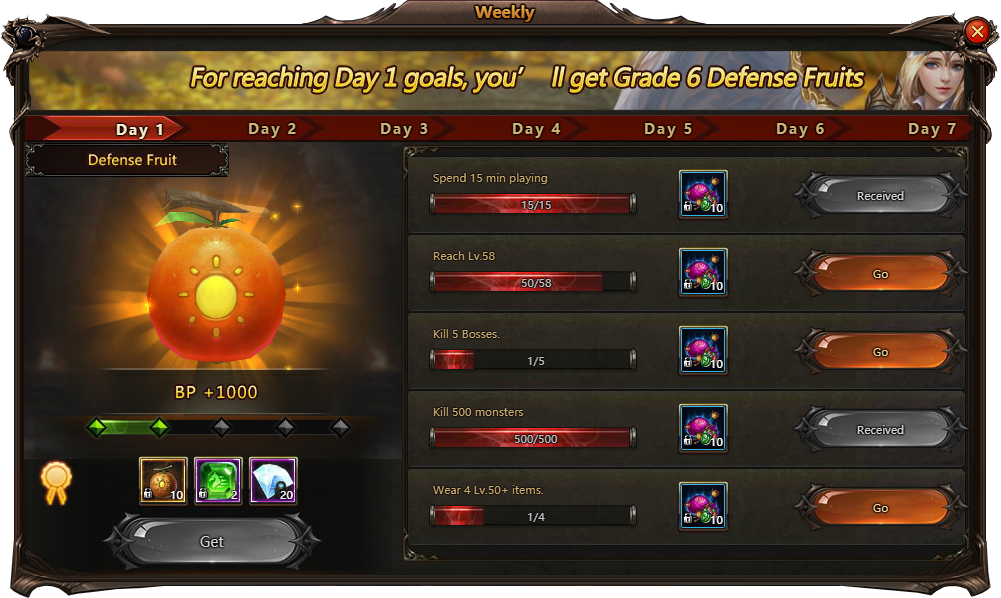Screen dimensions: 1001x598
Task: Switch to the Day 1 tab
Action: (x=140, y=129)
